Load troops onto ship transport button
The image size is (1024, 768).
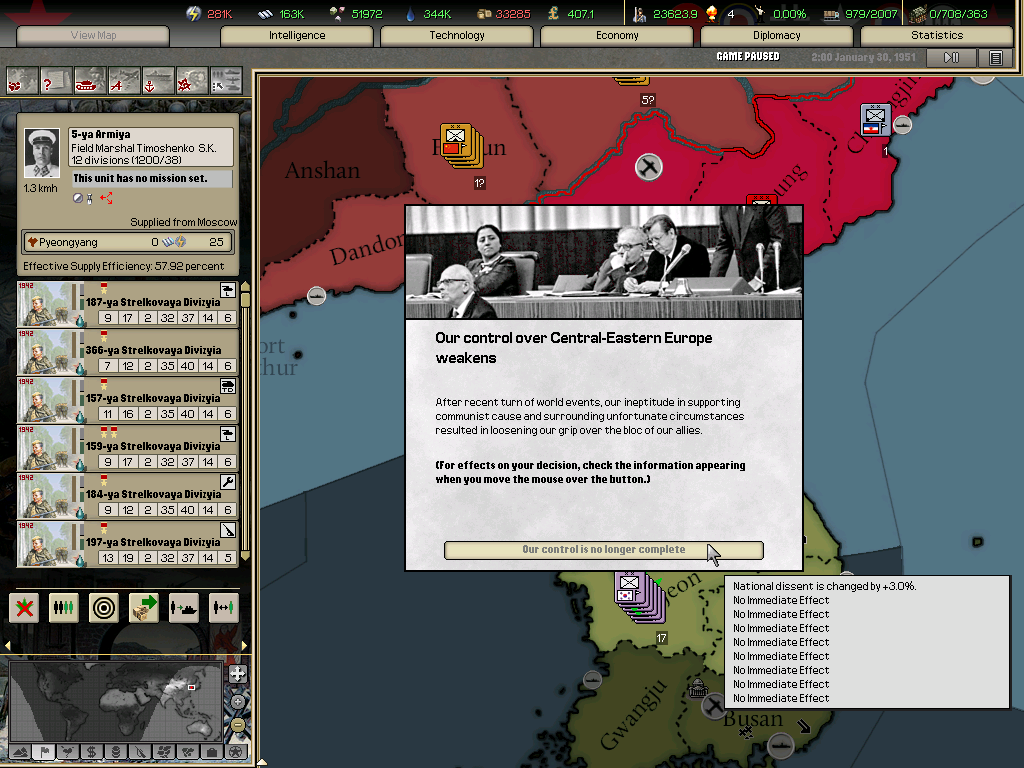(184, 607)
